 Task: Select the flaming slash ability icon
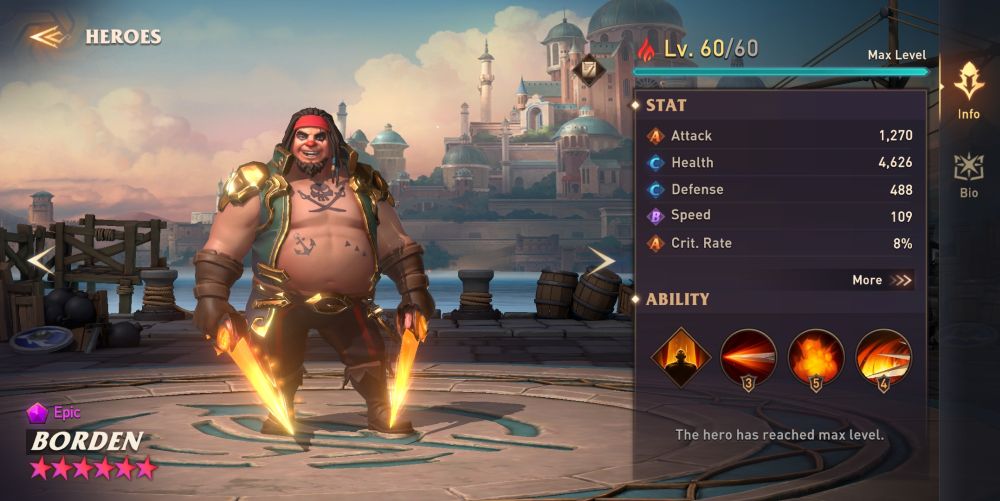883,357
